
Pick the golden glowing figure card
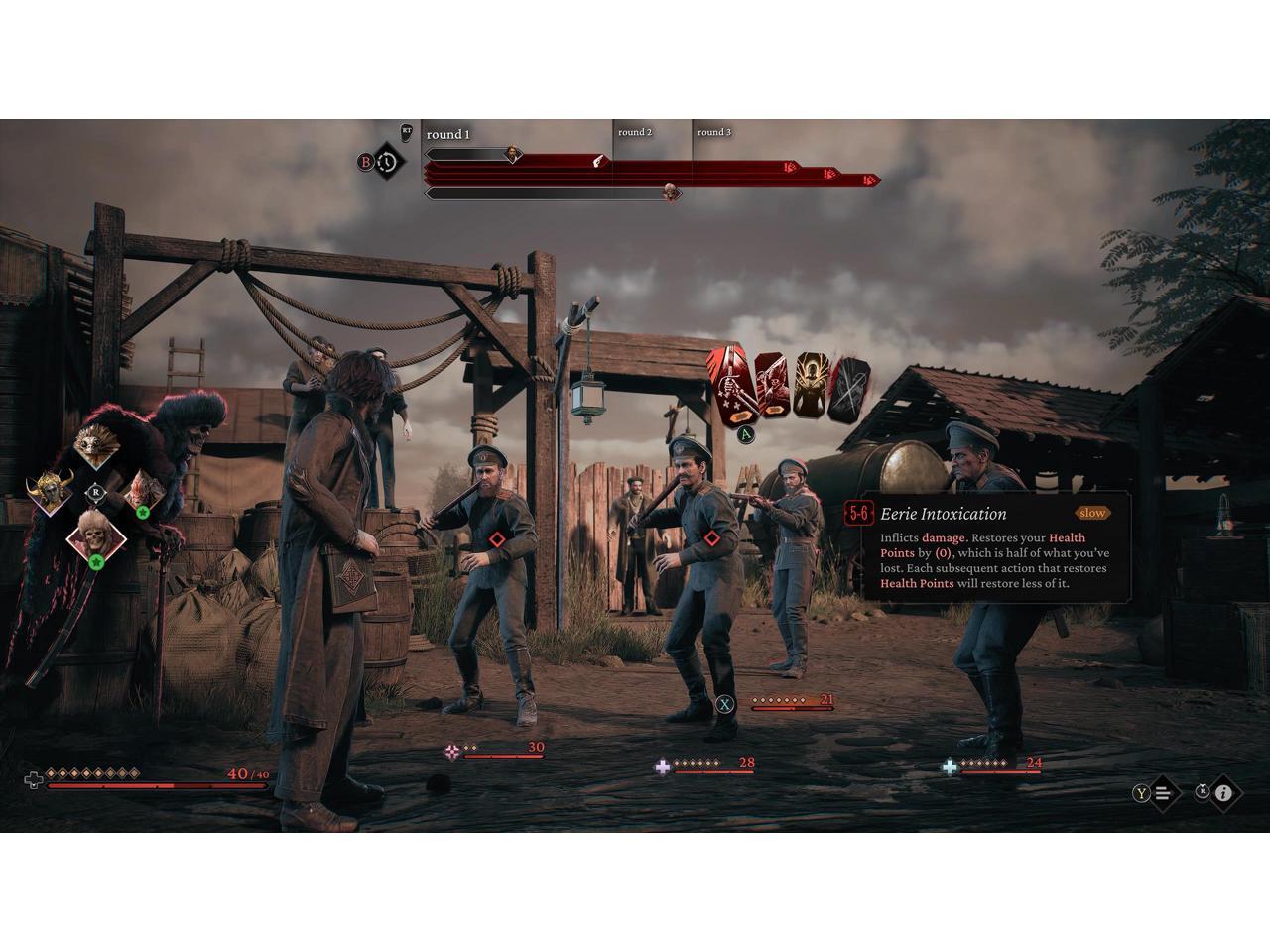click(810, 387)
